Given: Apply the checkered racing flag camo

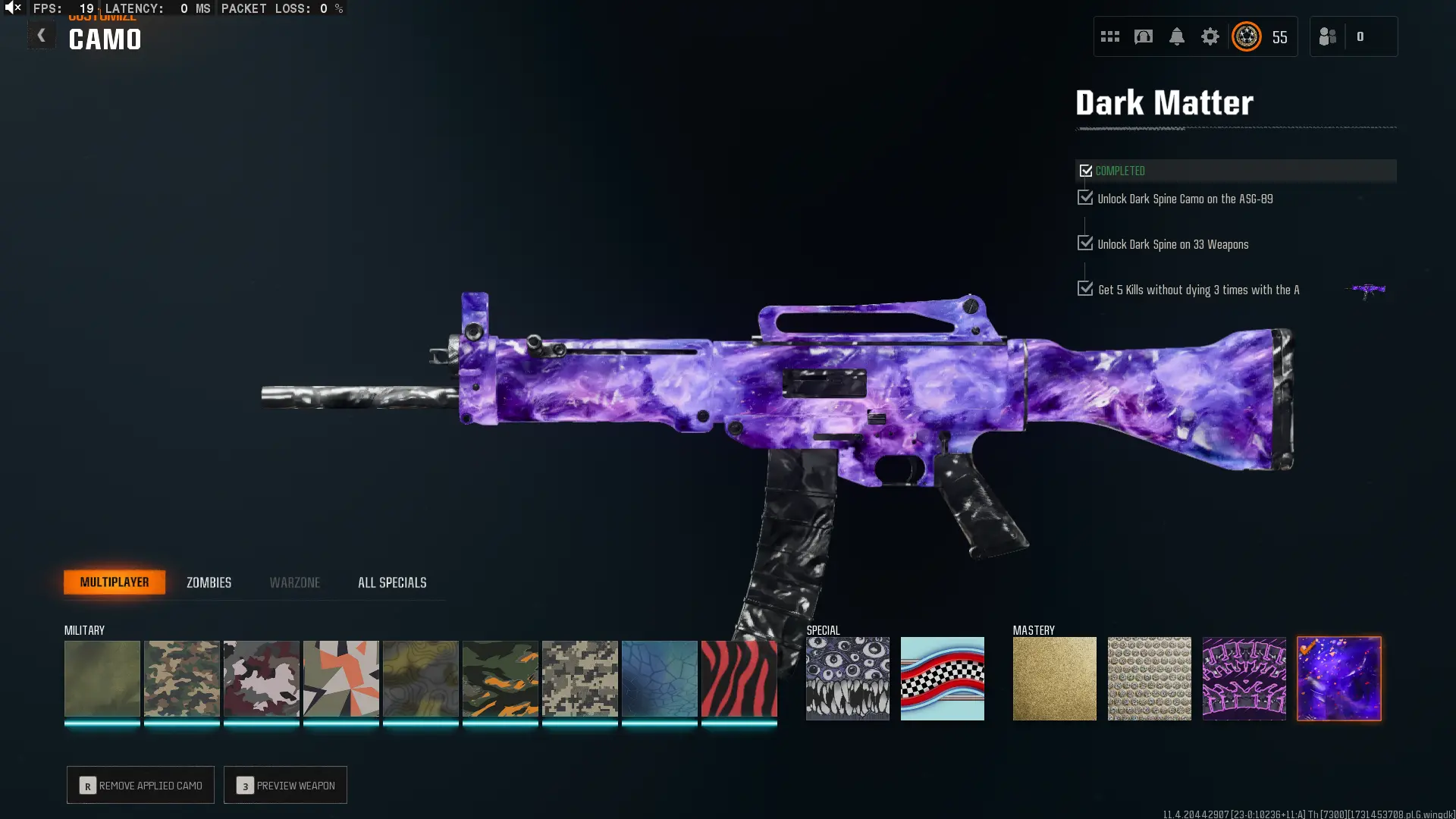Looking at the screenshot, I should pyautogui.click(x=942, y=679).
